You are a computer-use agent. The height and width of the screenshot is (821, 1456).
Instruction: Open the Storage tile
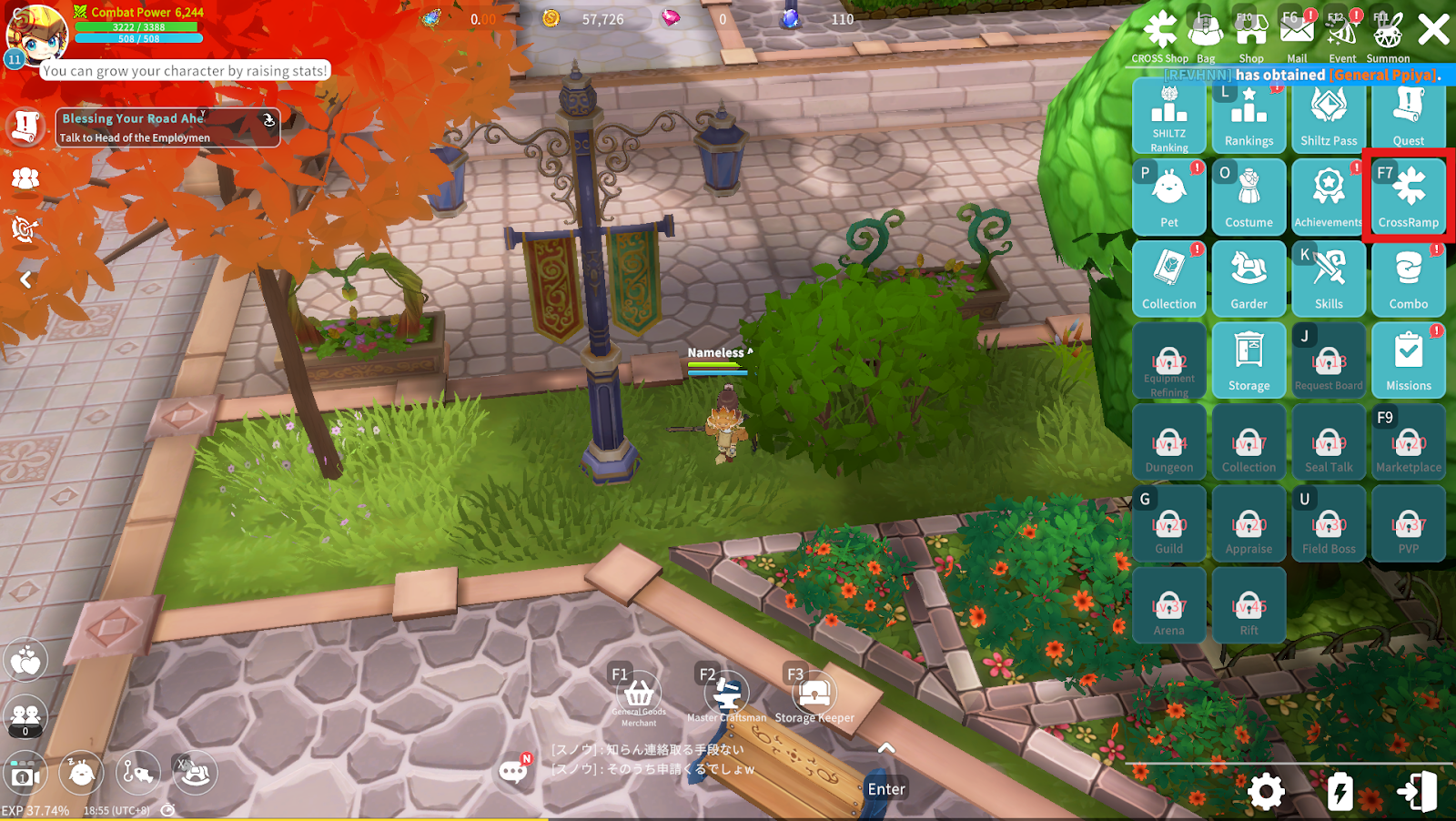pos(1249,360)
